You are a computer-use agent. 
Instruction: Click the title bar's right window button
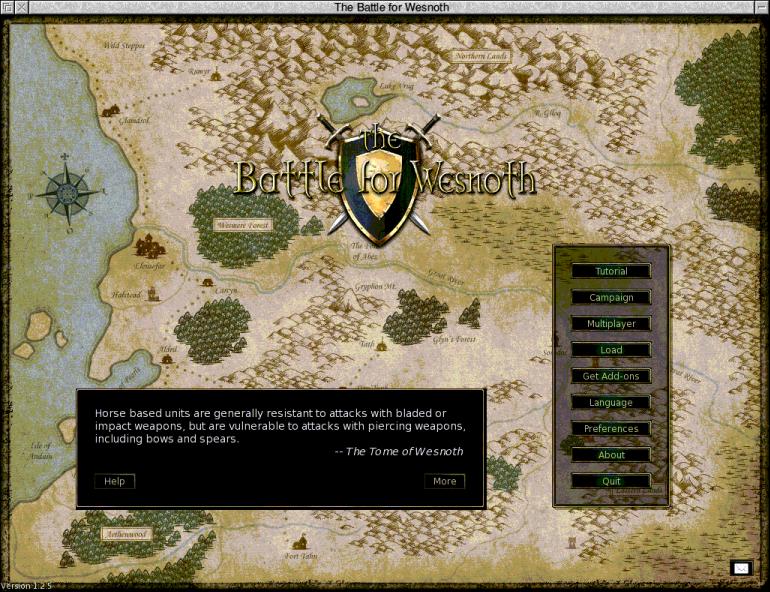(761, 8)
